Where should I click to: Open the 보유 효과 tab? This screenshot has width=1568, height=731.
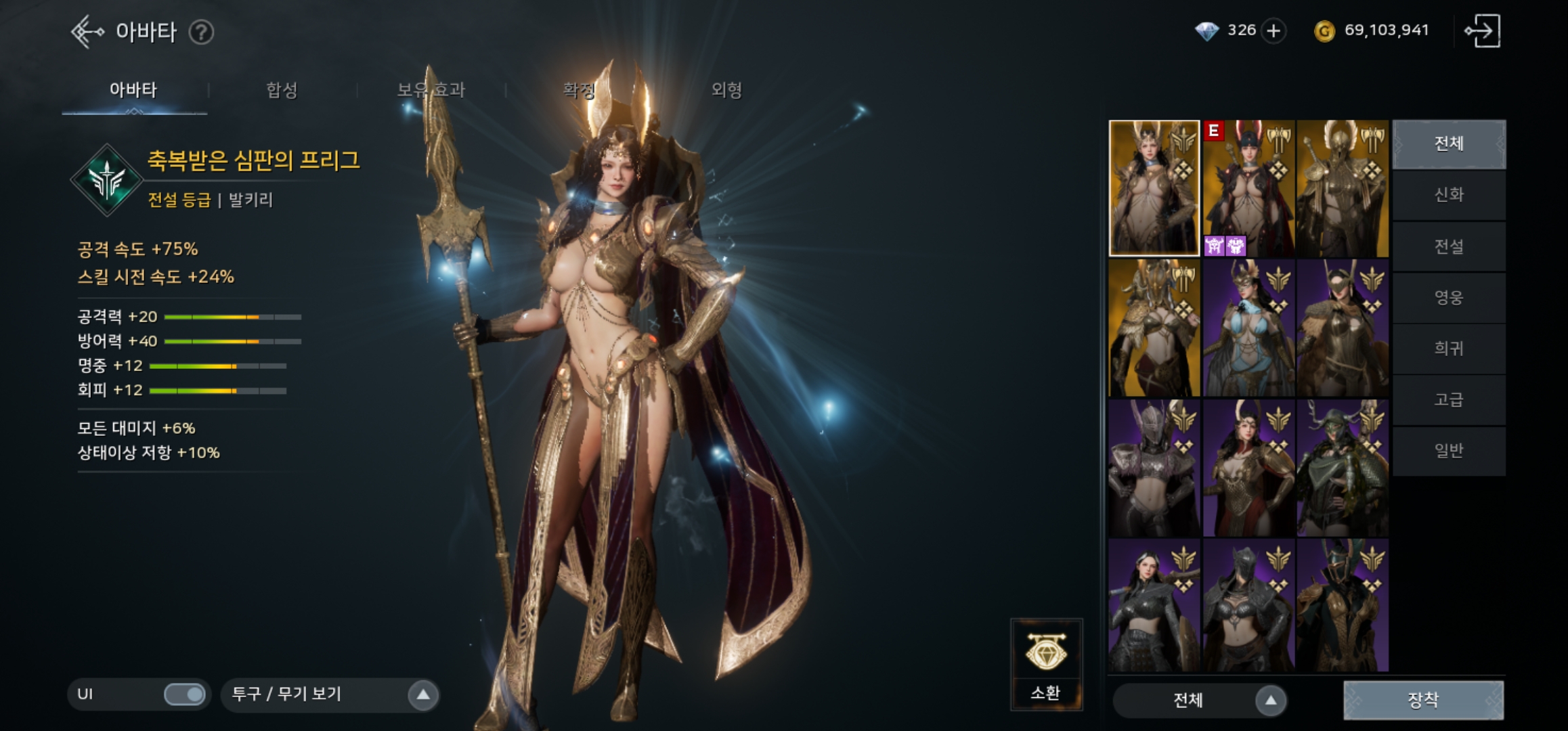431,90
